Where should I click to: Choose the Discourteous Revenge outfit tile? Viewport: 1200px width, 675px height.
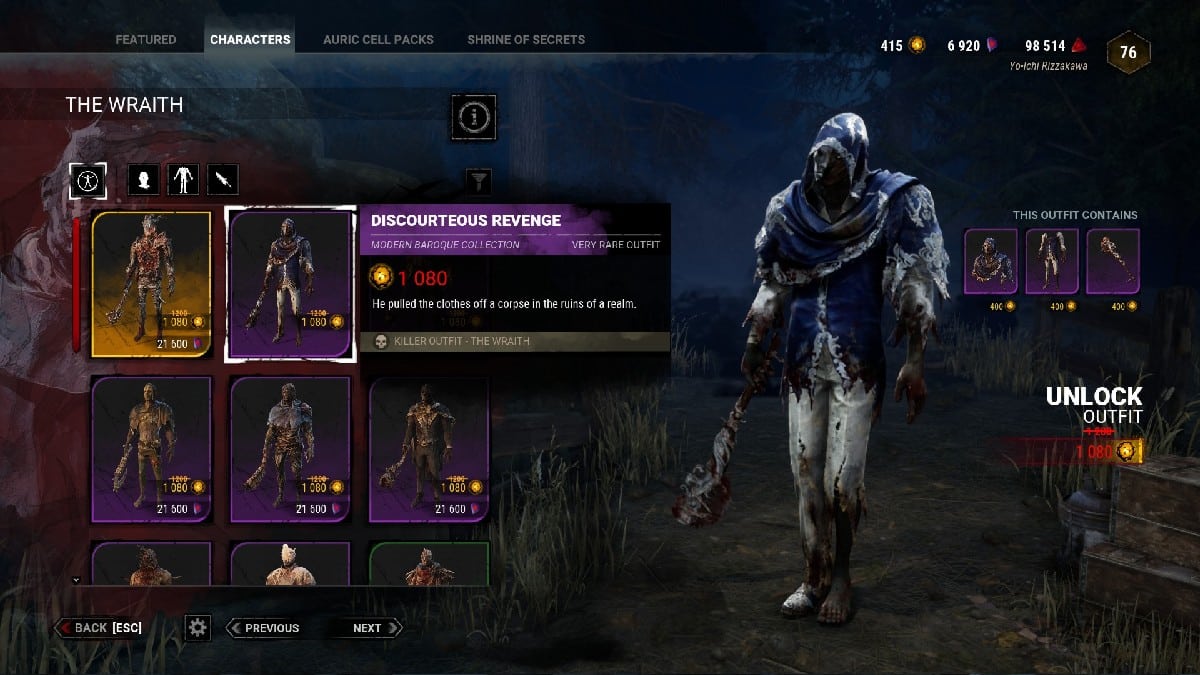coord(290,284)
